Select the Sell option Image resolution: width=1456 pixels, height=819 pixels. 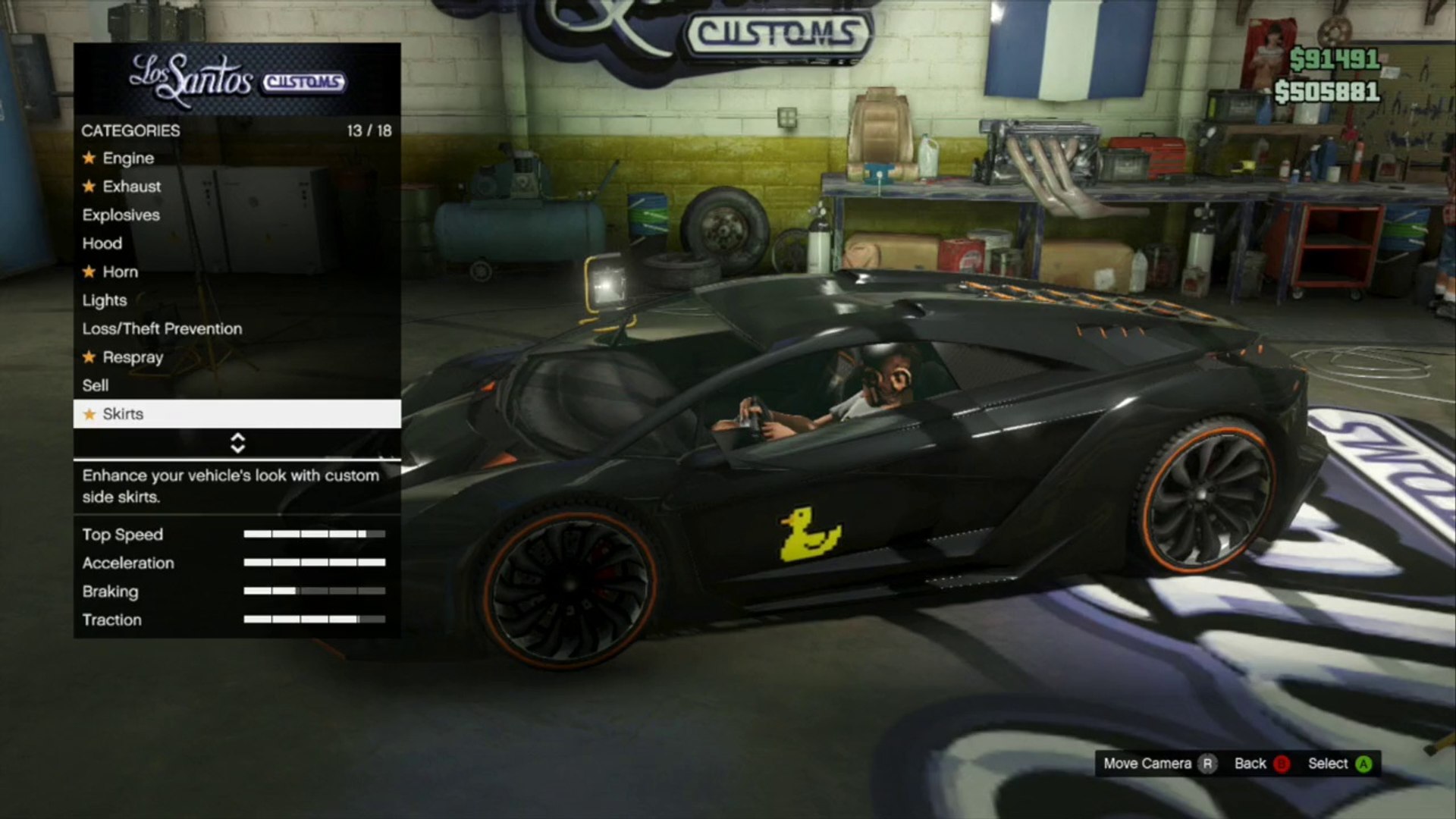point(96,385)
